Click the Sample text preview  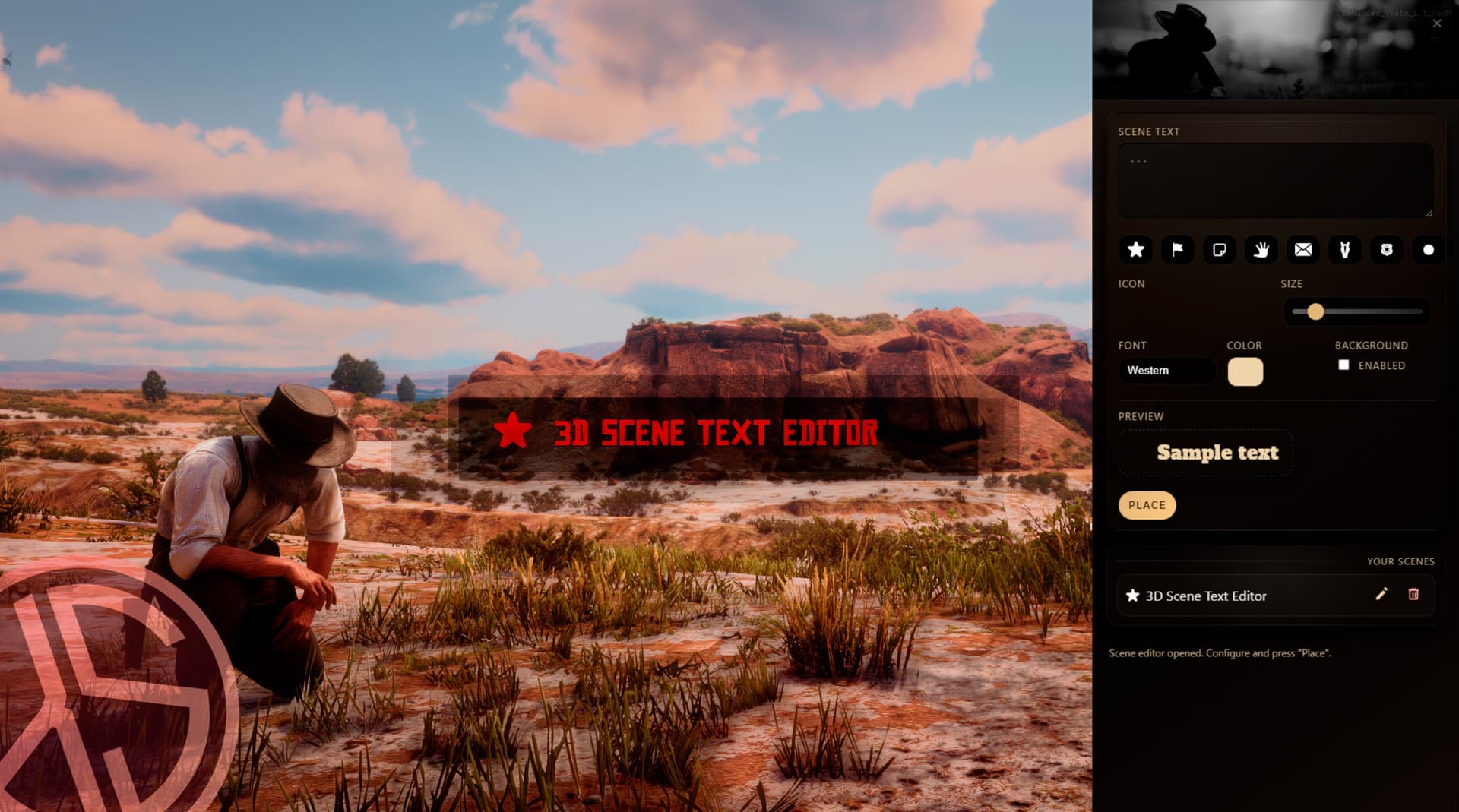click(x=1205, y=453)
